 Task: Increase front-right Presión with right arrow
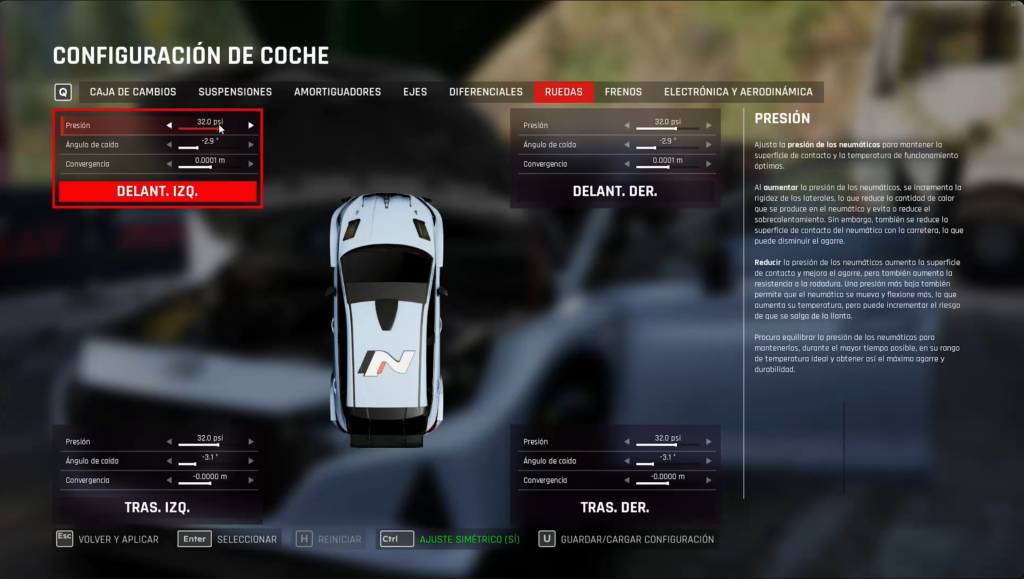709,125
